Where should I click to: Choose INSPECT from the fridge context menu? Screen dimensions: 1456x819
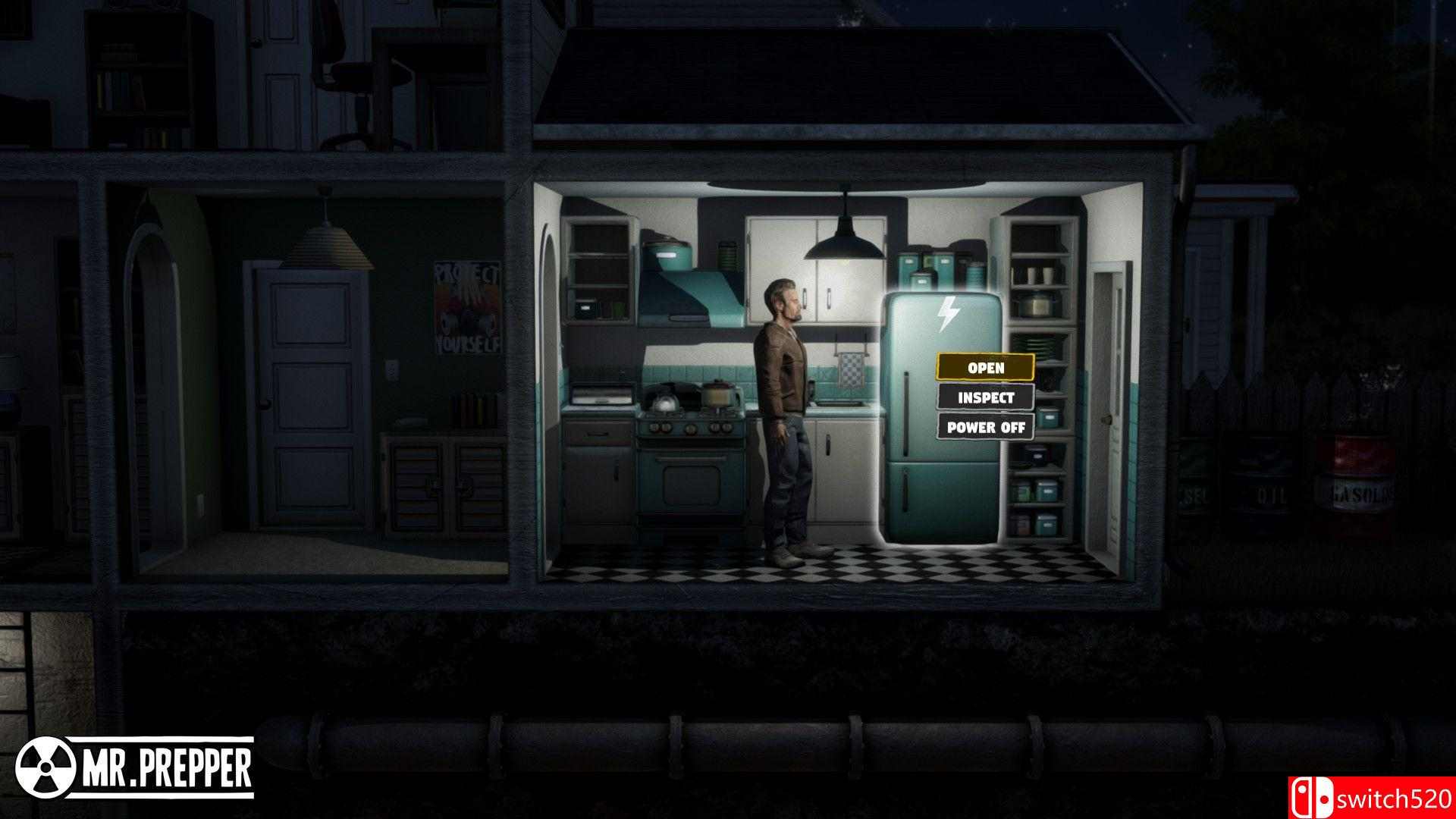(x=985, y=397)
